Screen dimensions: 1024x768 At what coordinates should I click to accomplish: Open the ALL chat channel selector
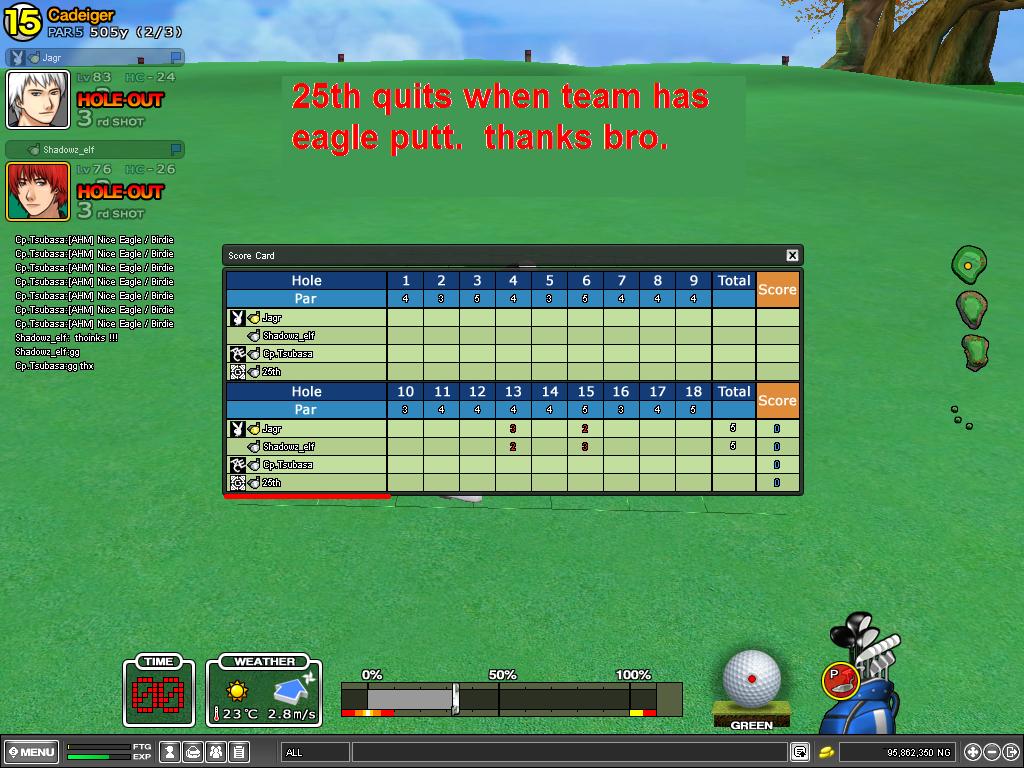click(316, 752)
